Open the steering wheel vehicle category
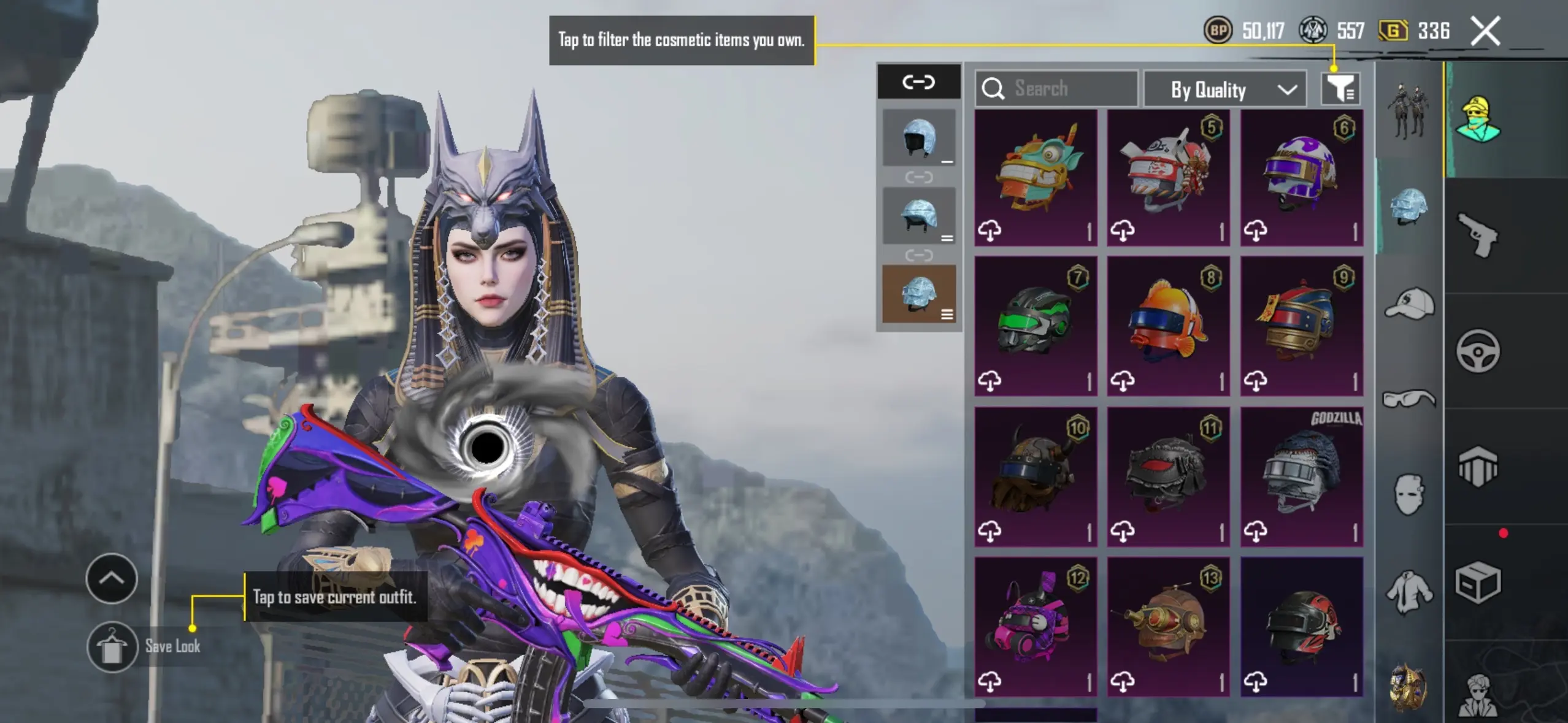The height and width of the screenshot is (723, 1568). click(x=1478, y=351)
